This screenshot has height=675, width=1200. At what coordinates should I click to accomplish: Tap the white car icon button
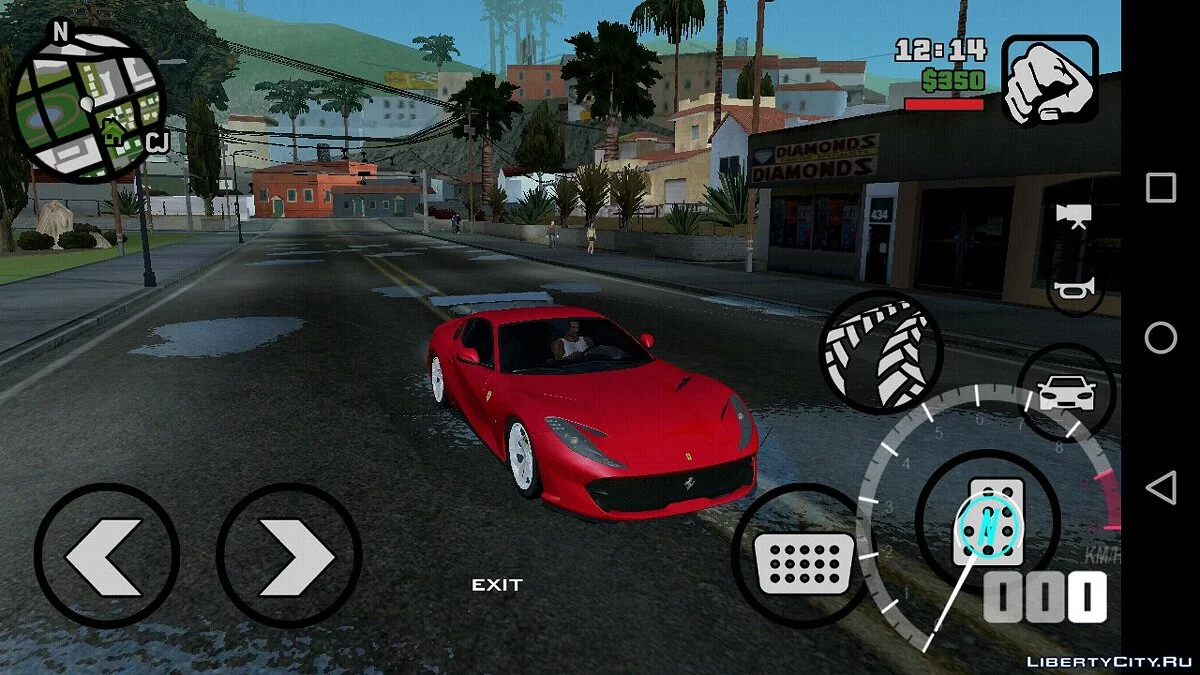pyautogui.click(x=1065, y=393)
